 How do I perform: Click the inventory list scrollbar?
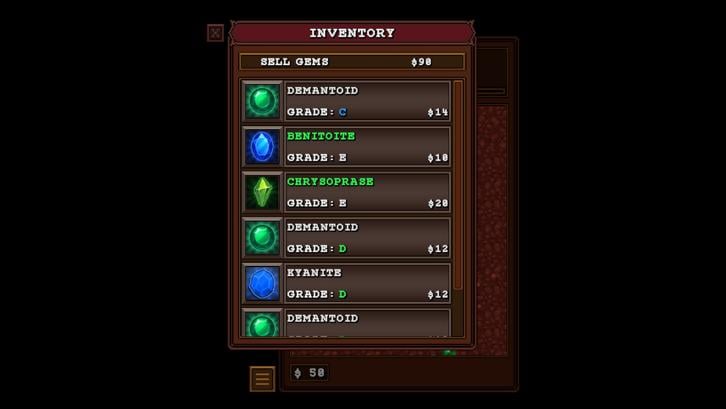[458, 185]
